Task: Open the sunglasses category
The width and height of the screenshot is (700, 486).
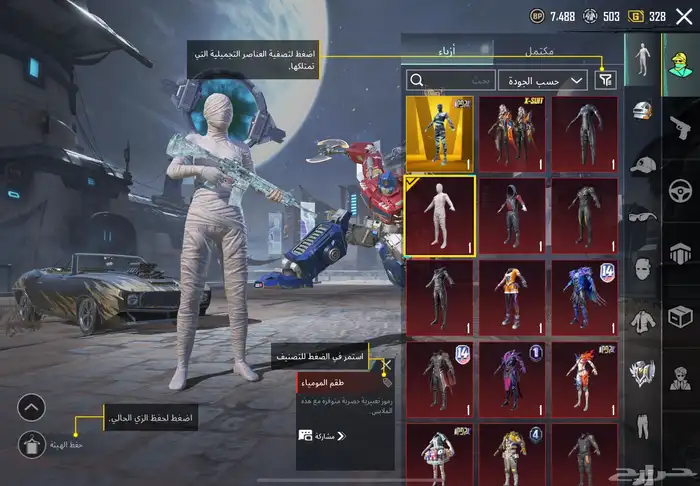Action: coord(644,216)
